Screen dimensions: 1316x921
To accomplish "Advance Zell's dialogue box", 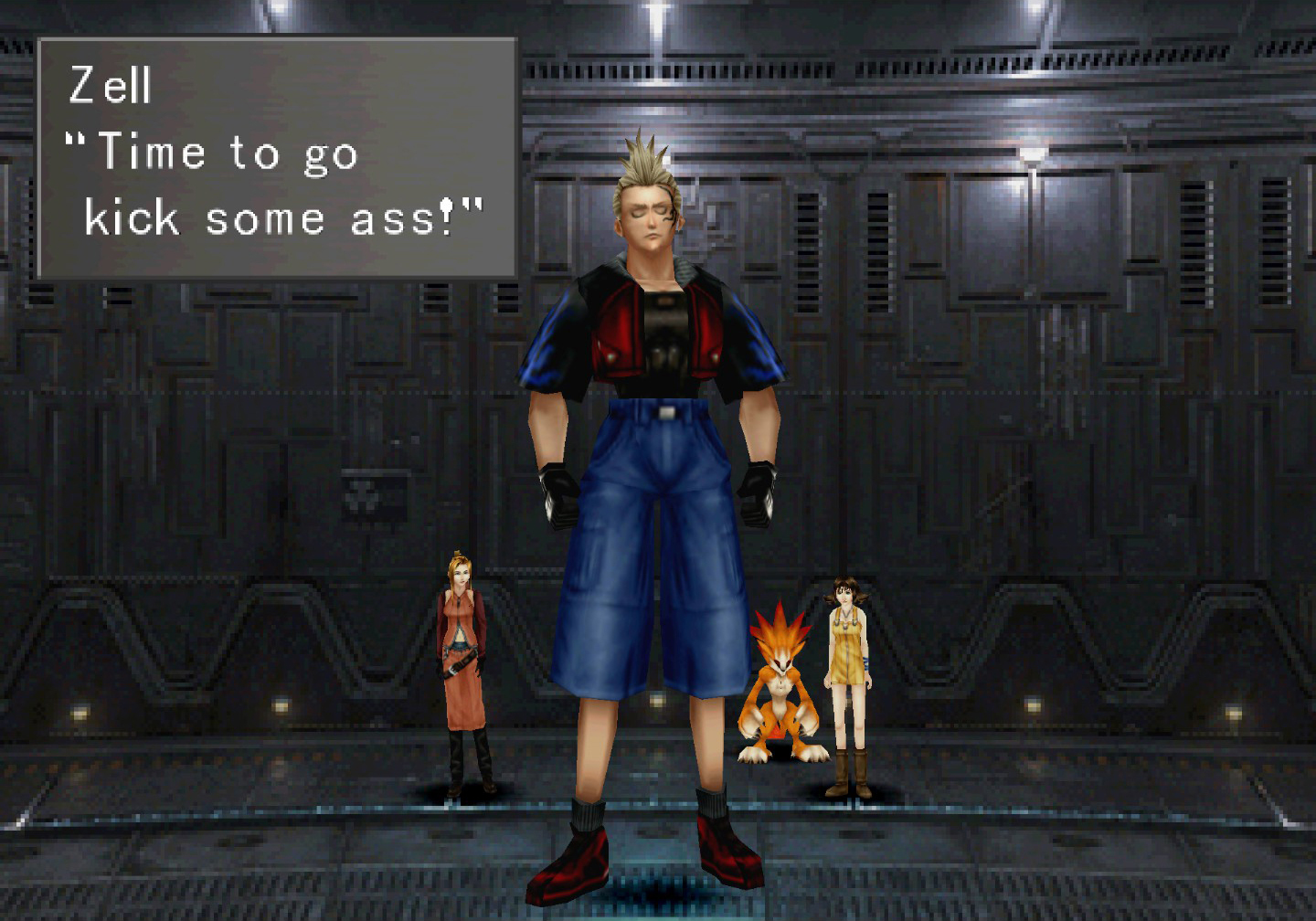I will [277, 158].
